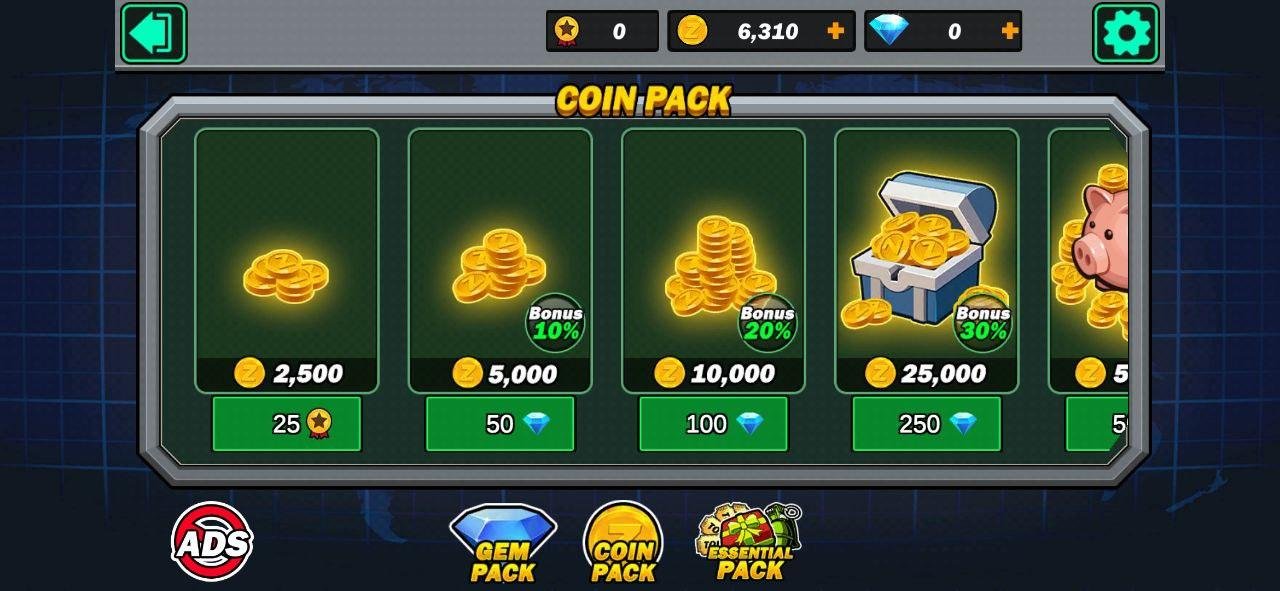Buy 10,000 coins for 100 gems

[x=713, y=424]
